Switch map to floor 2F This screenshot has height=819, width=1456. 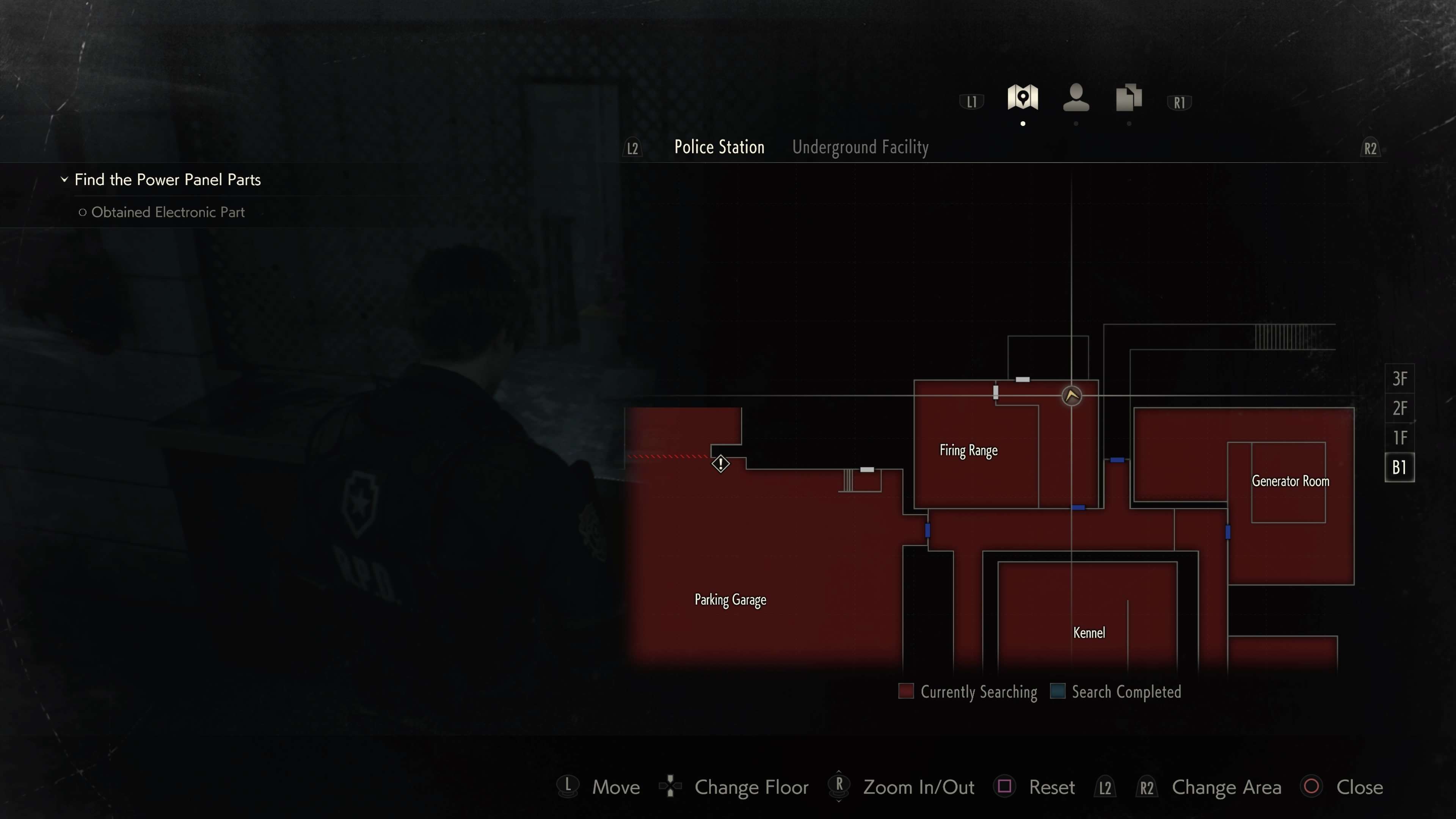point(1400,408)
